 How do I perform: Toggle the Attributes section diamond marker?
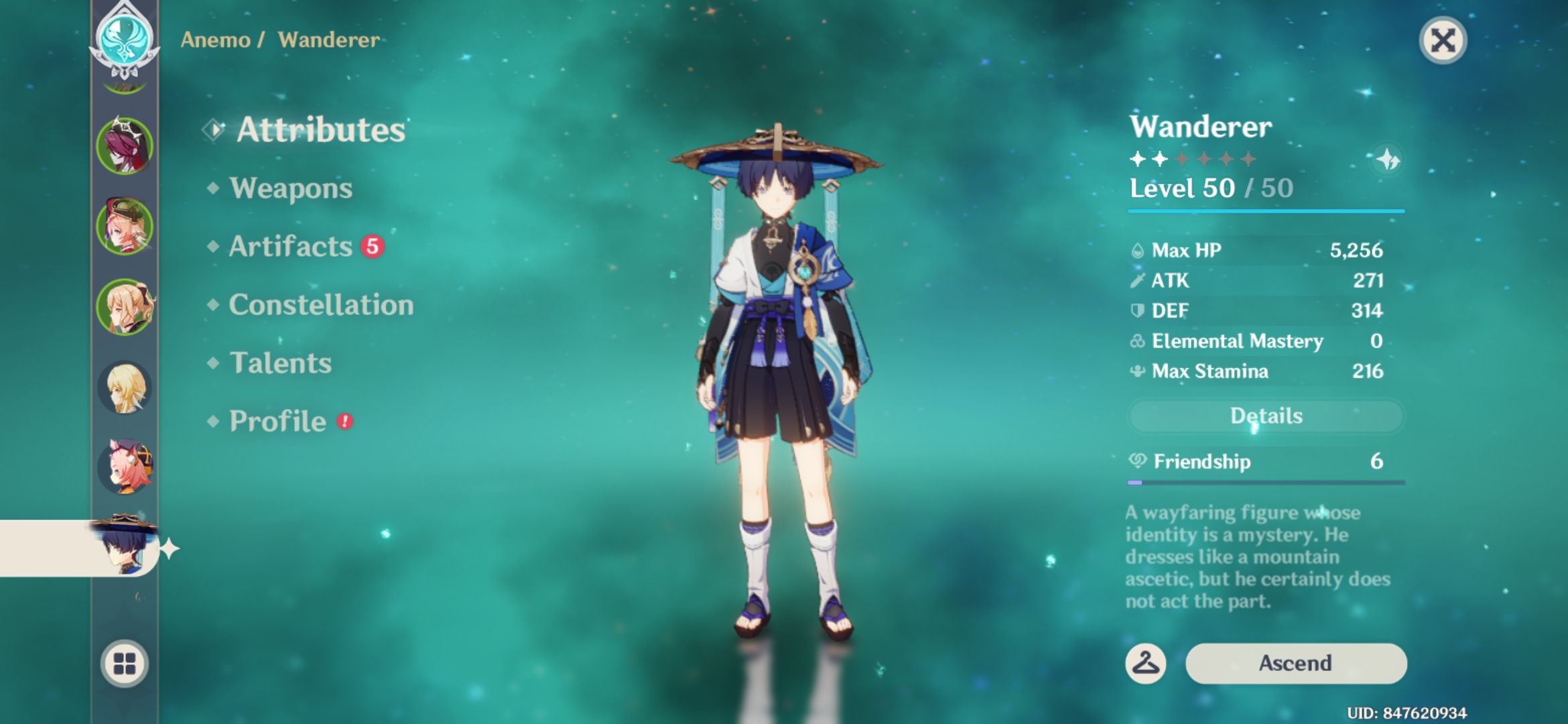(x=214, y=130)
